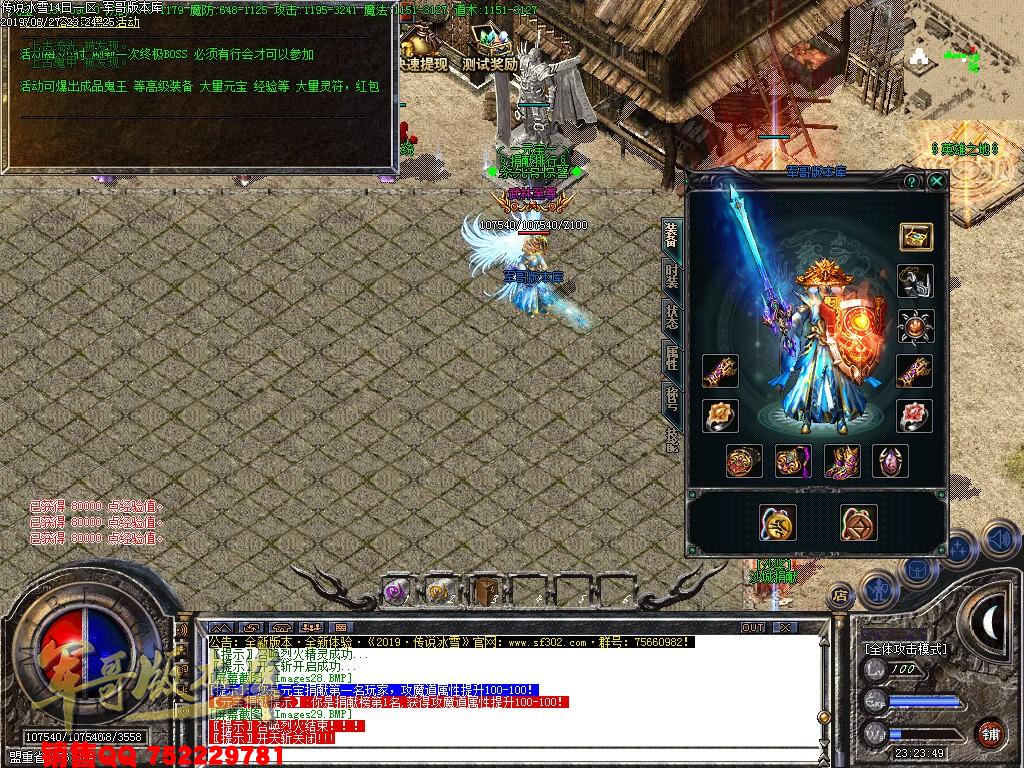1024x768 pixels.
Task: Toggle the sound speaker button
Action: [x=999, y=541]
